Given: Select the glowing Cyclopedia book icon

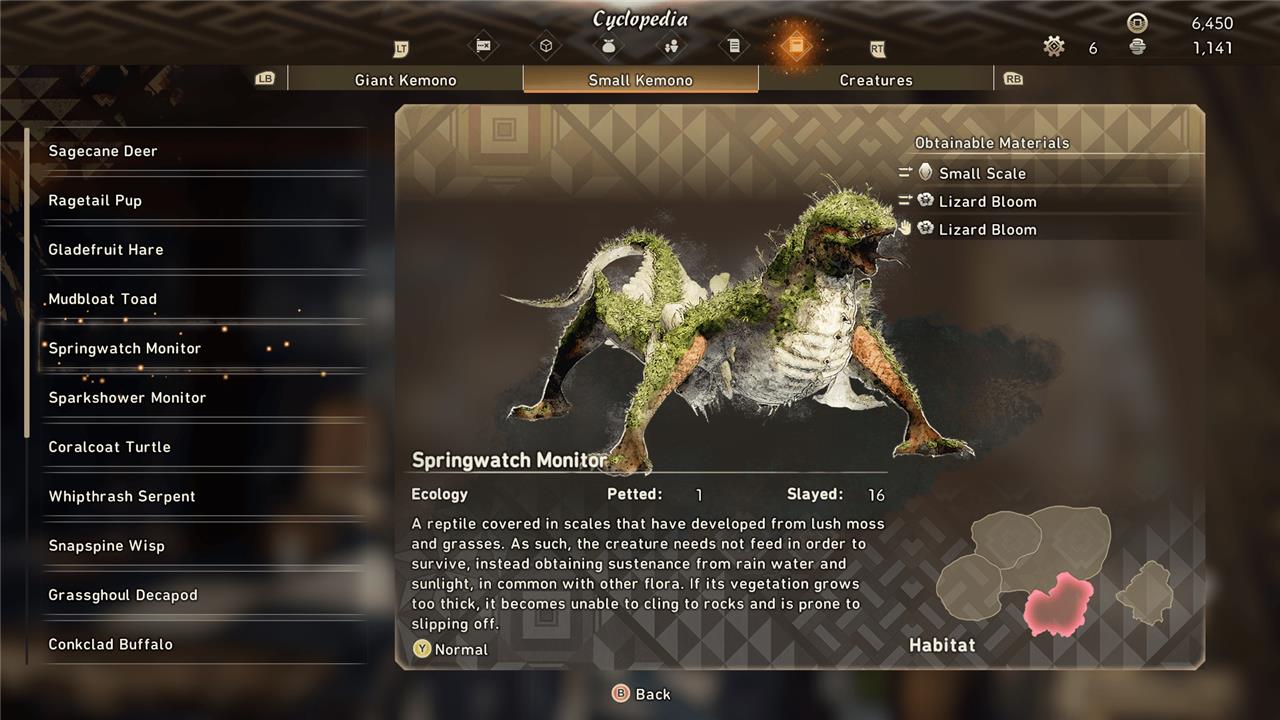Looking at the screenshot, I should (x=795, y=46).
